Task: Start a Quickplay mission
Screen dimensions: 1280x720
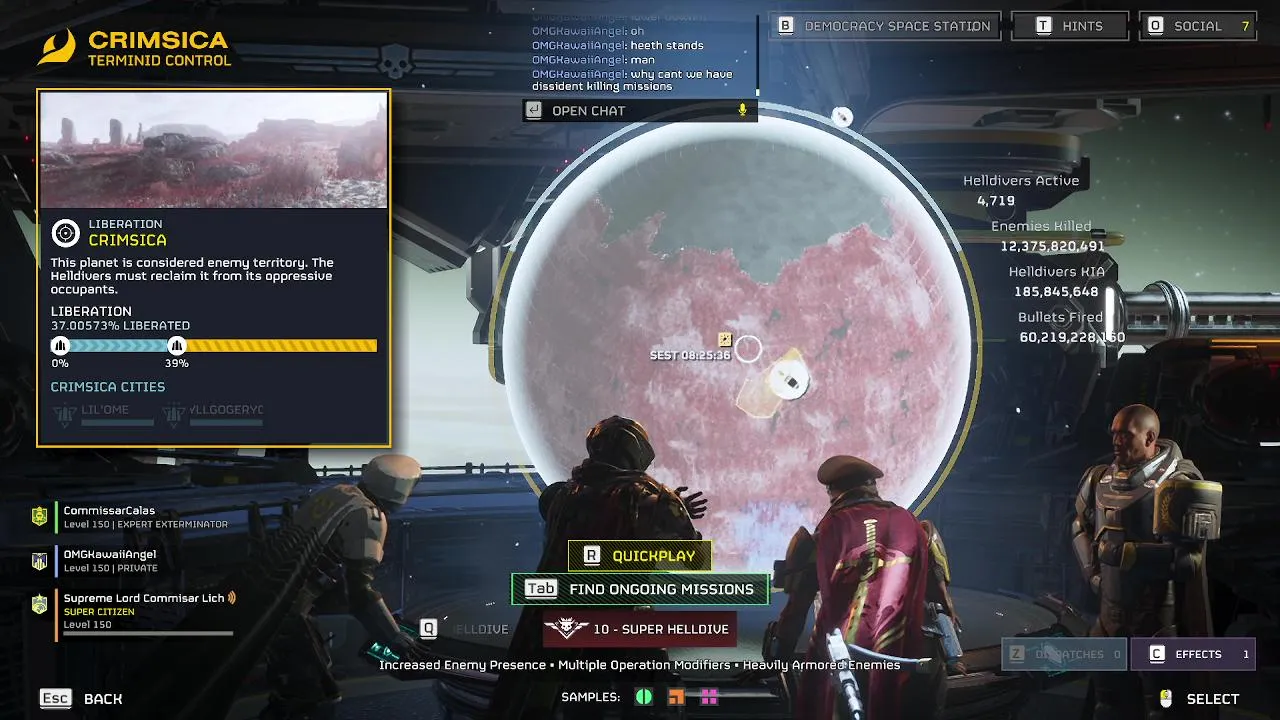Action: [x=640, y=556]
